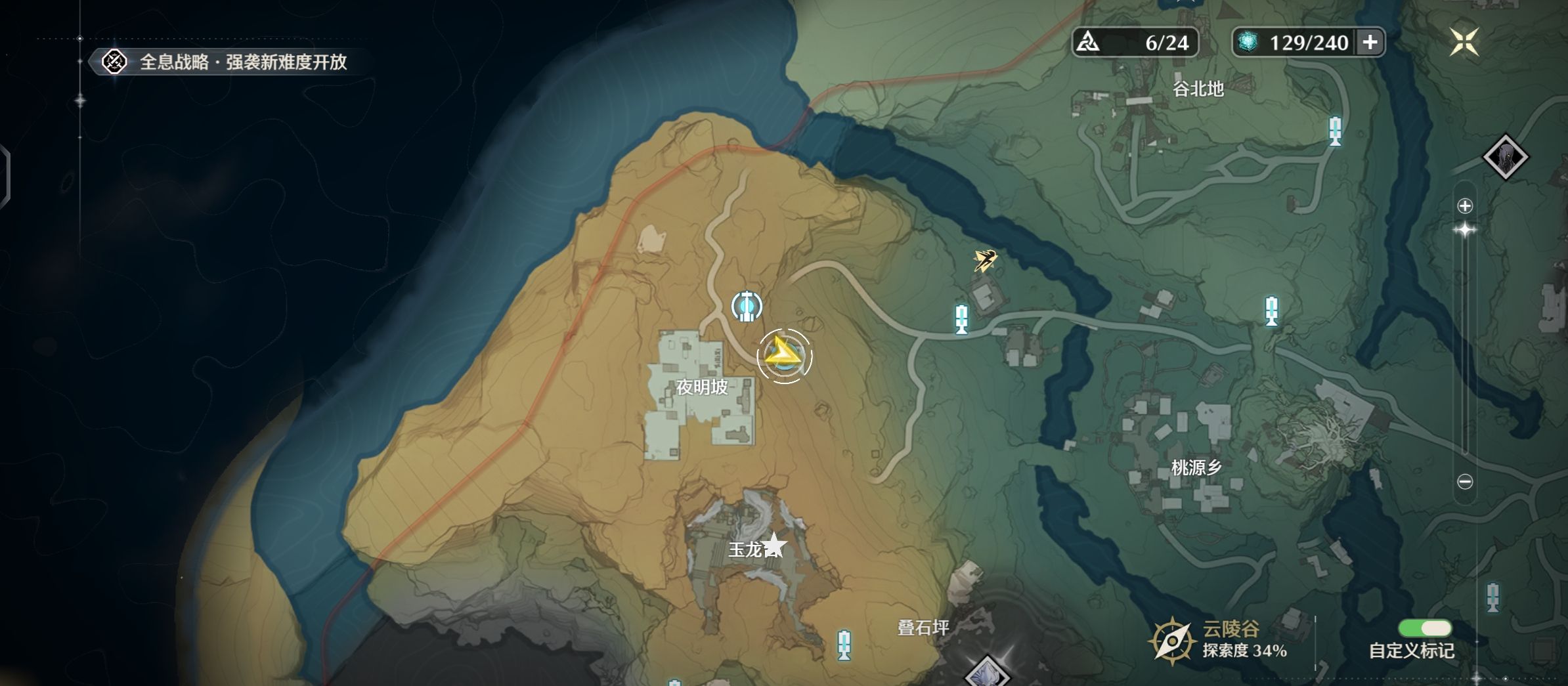Select the yellow player arrow marker

click(x=783, y=356)
